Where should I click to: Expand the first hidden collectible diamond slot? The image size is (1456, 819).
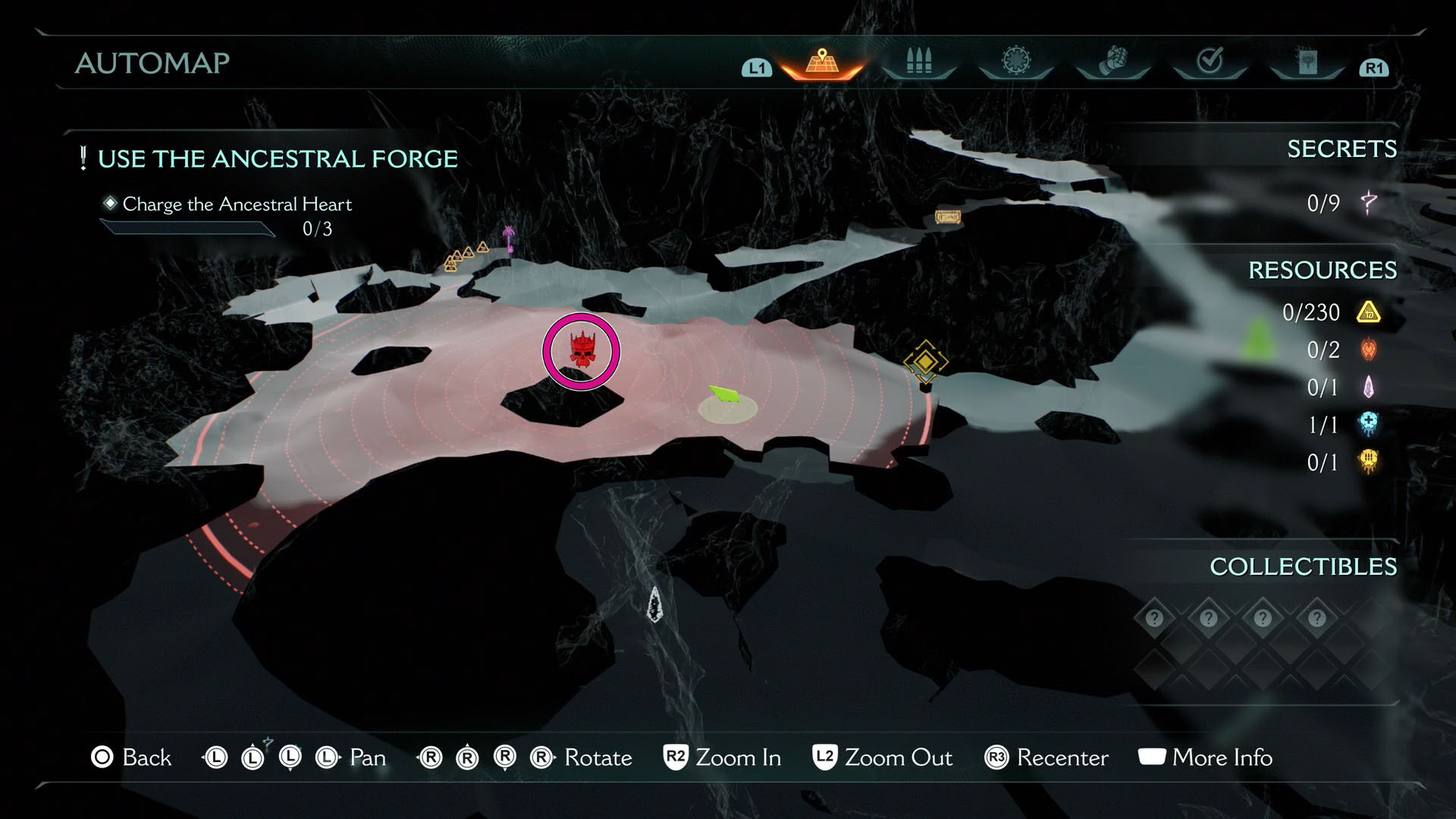tap(1153, 618)
